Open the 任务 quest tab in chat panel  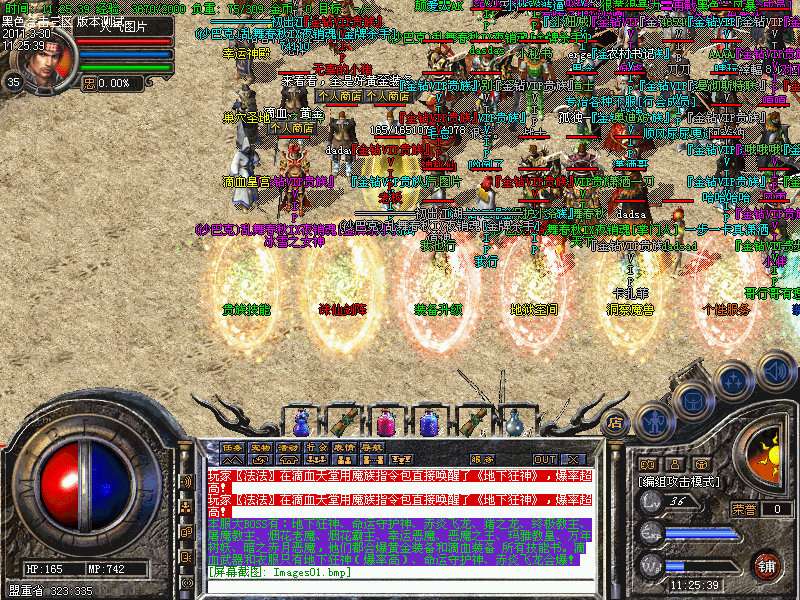click(232, 447)
